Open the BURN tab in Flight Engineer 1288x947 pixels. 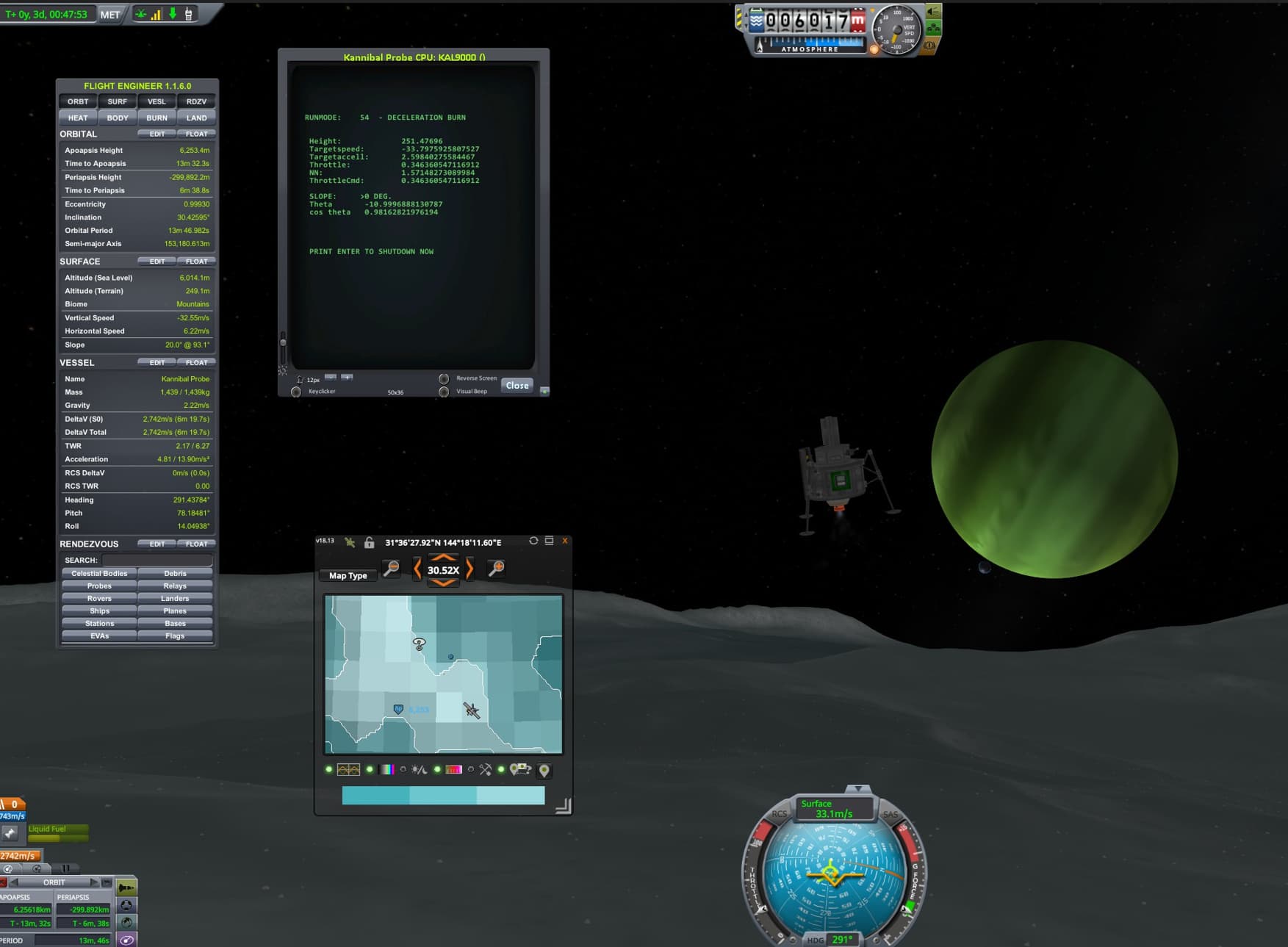(x=156, y=118)
